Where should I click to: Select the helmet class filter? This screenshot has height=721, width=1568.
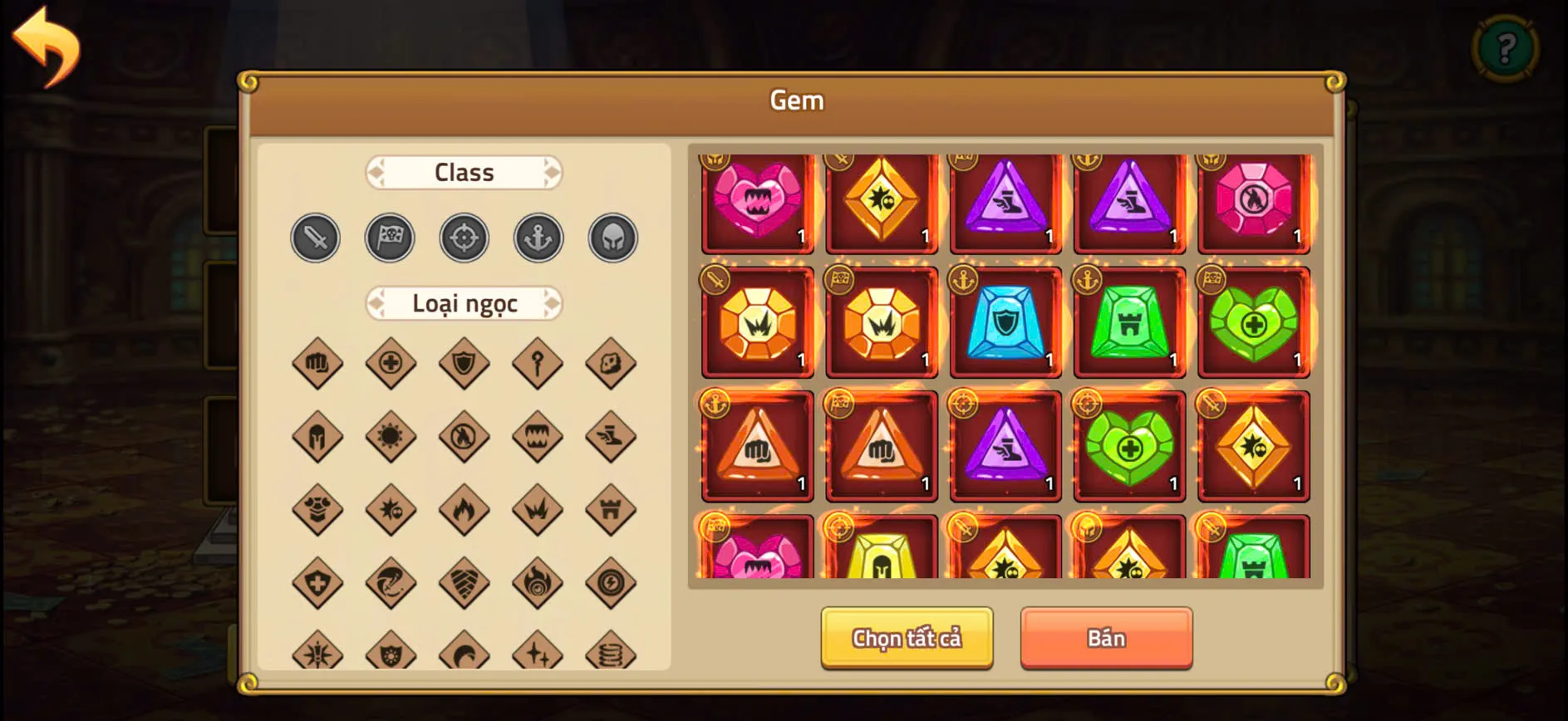(612, 238)
